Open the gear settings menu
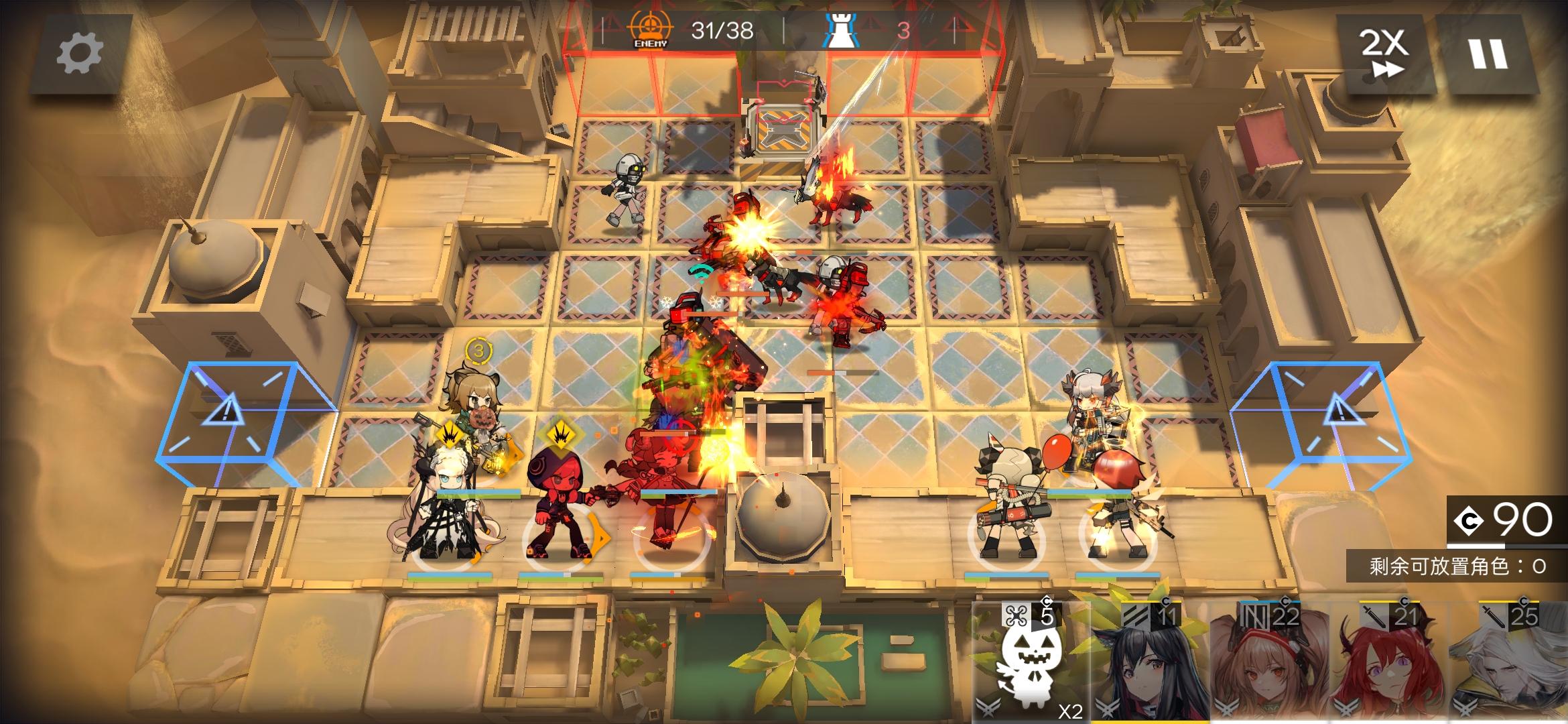 tap(80, 54)
